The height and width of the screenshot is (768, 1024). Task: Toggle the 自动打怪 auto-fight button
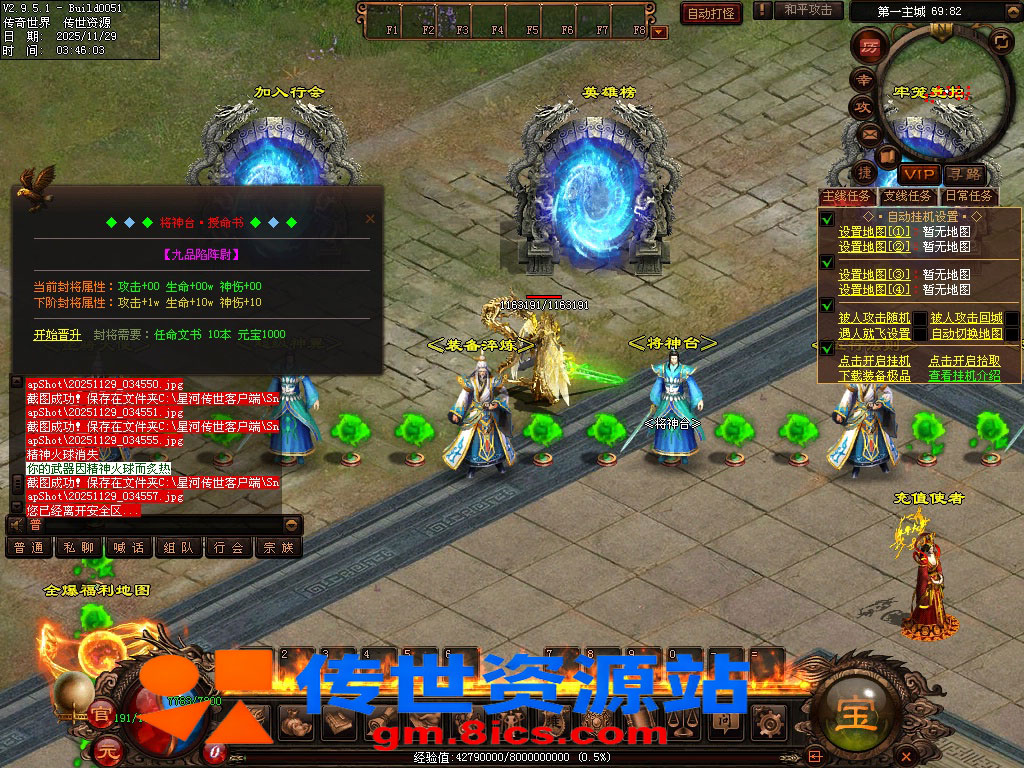pos(711,13)
